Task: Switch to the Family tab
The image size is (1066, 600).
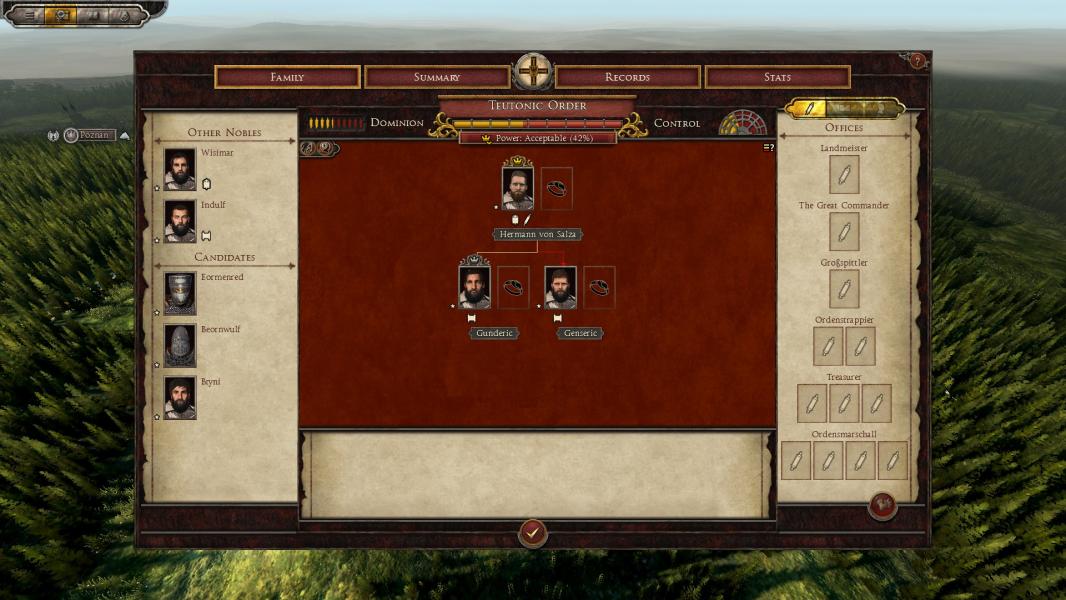Action: tap(287, 77)
